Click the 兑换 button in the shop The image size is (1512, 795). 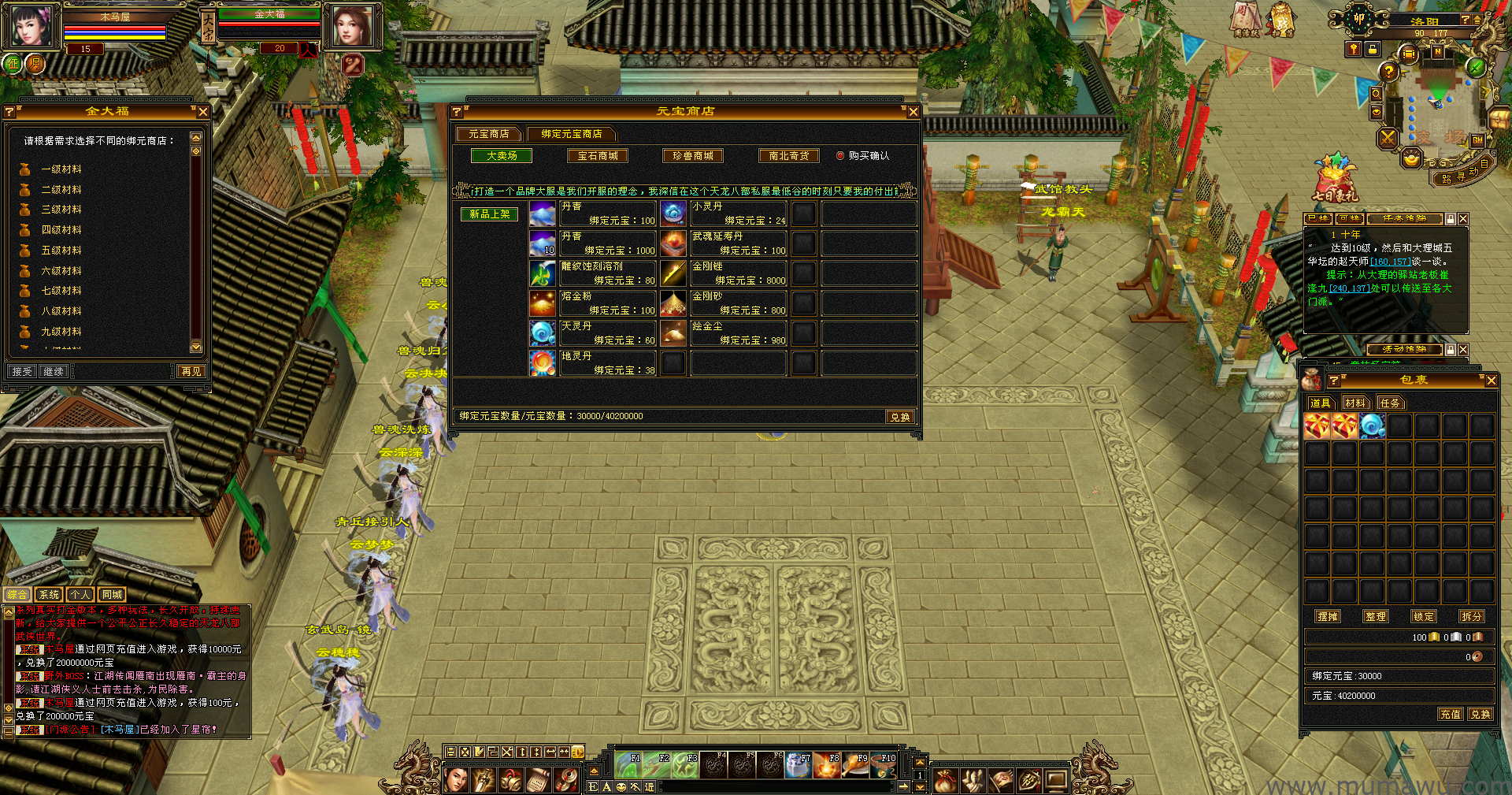pos(899,417)
